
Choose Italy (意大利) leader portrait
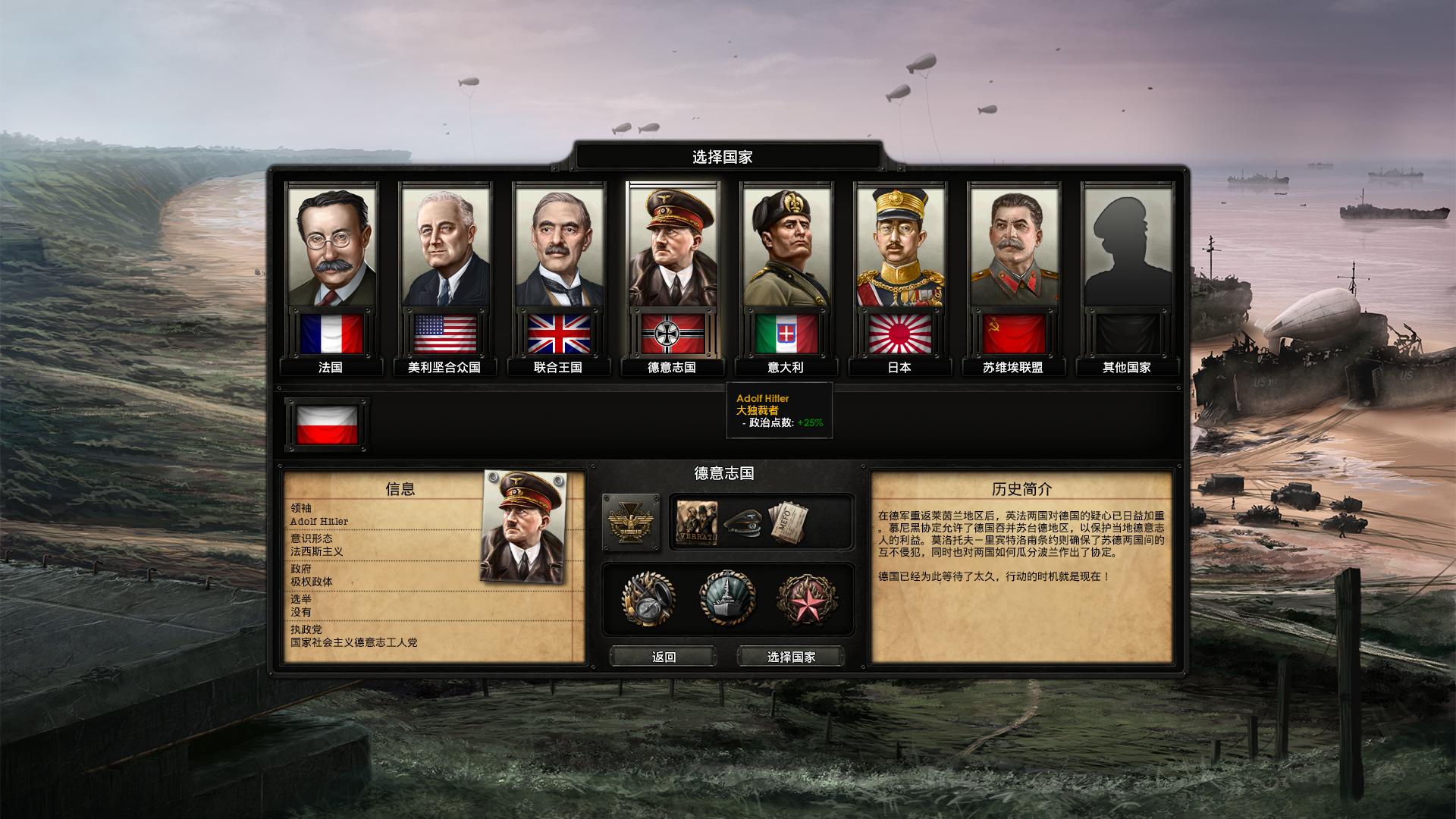(x=786, y=250)
